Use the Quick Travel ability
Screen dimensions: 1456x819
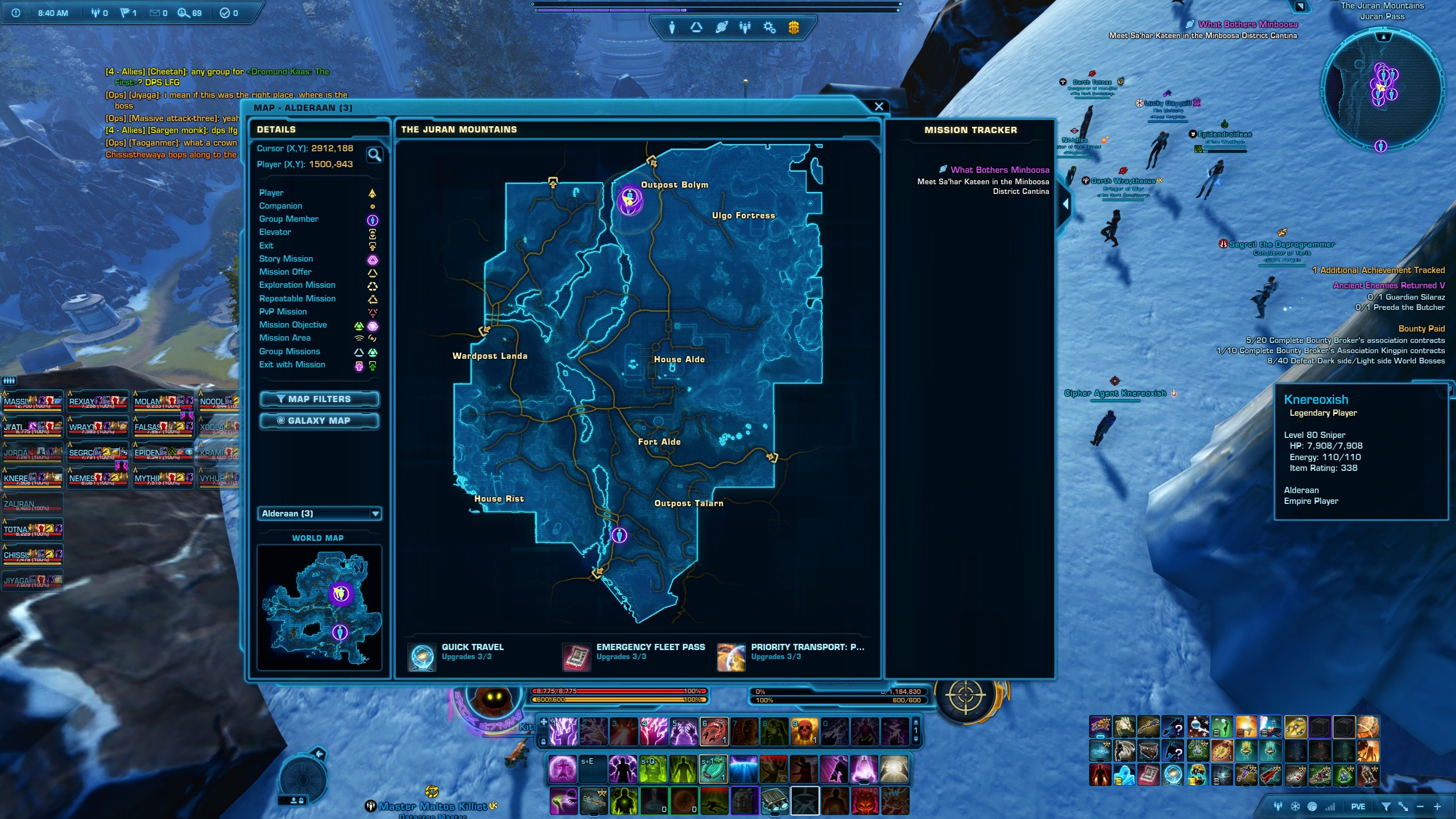pos(422,657)
